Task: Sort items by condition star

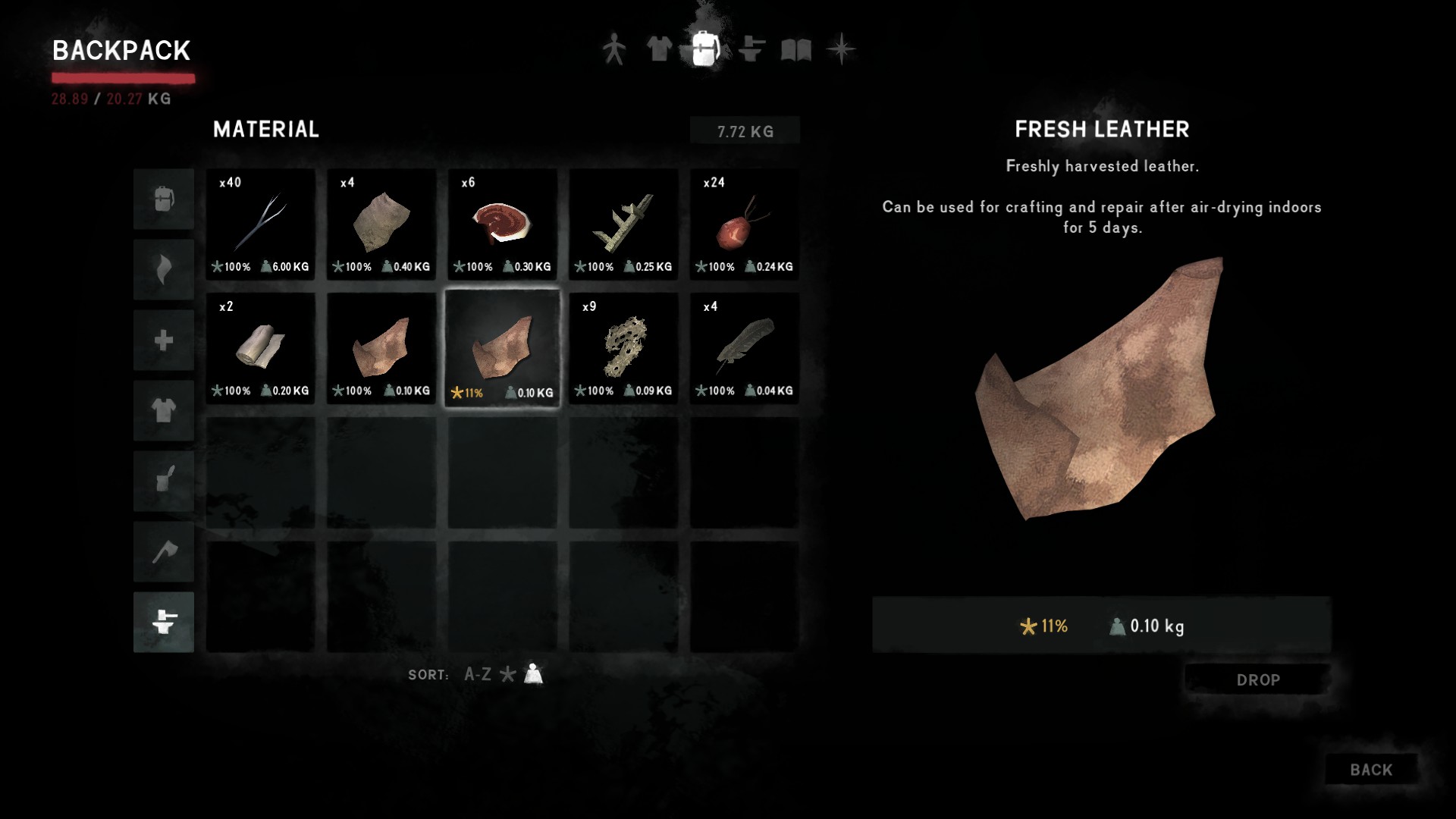Action: (508, 674)
